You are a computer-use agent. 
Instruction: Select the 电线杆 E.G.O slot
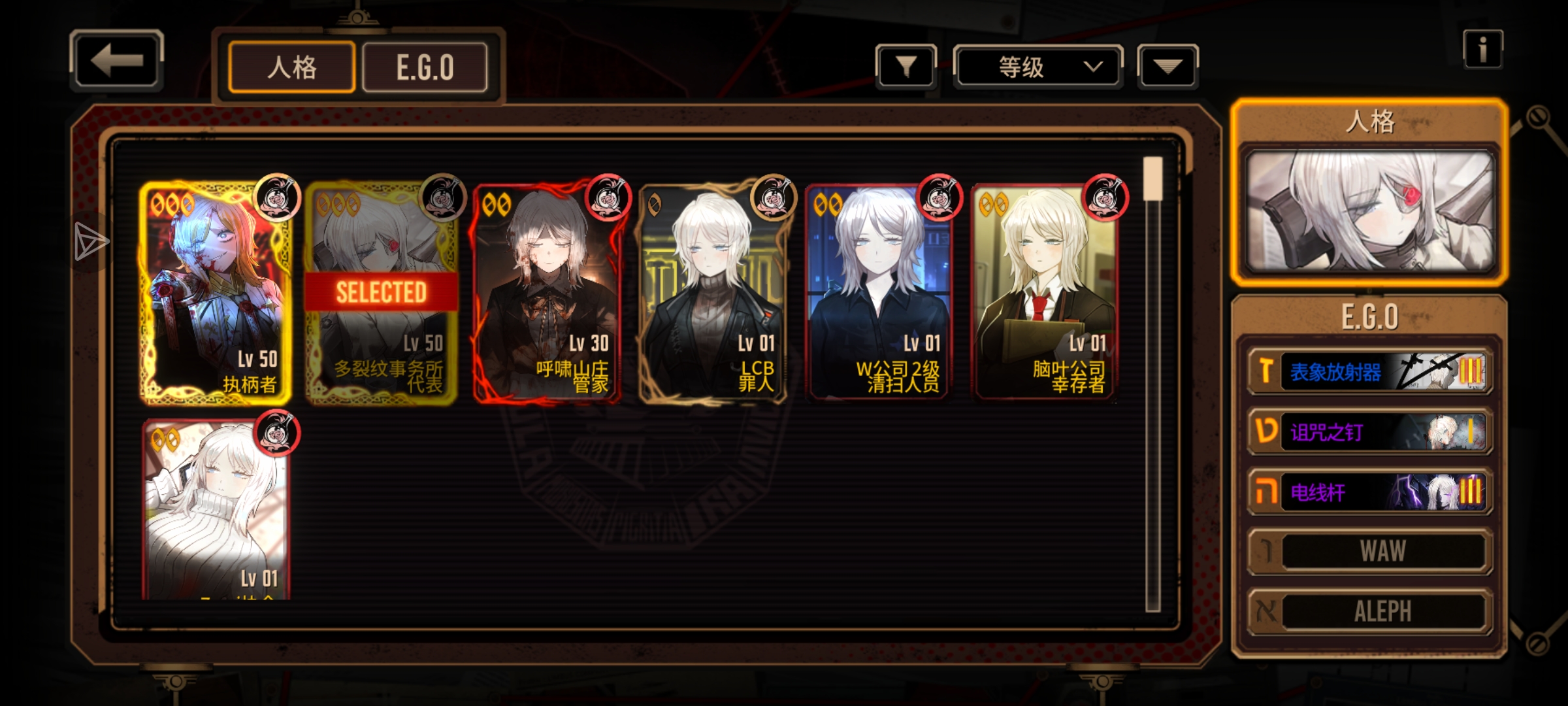(1369, 492)
